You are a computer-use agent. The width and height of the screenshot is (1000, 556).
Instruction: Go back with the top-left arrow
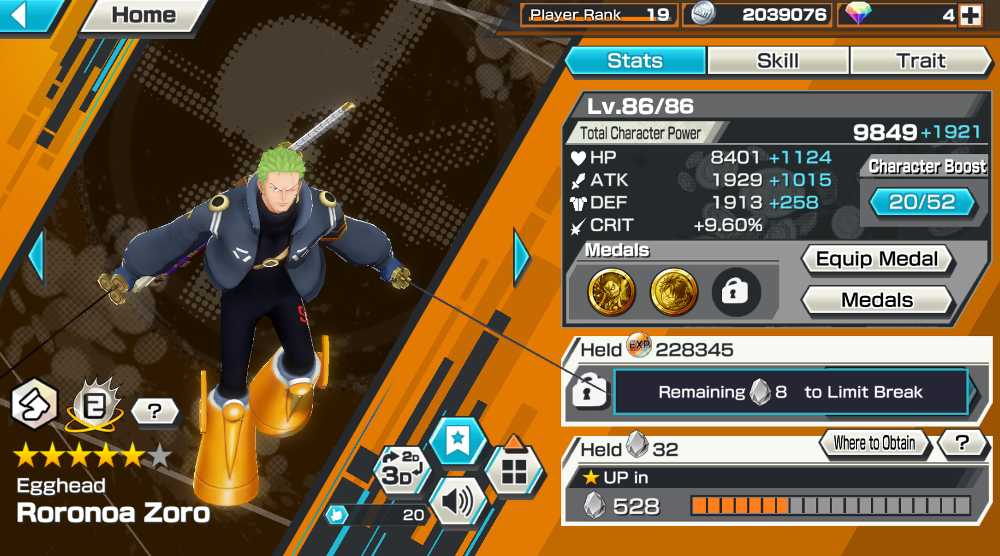pos(26,15)
